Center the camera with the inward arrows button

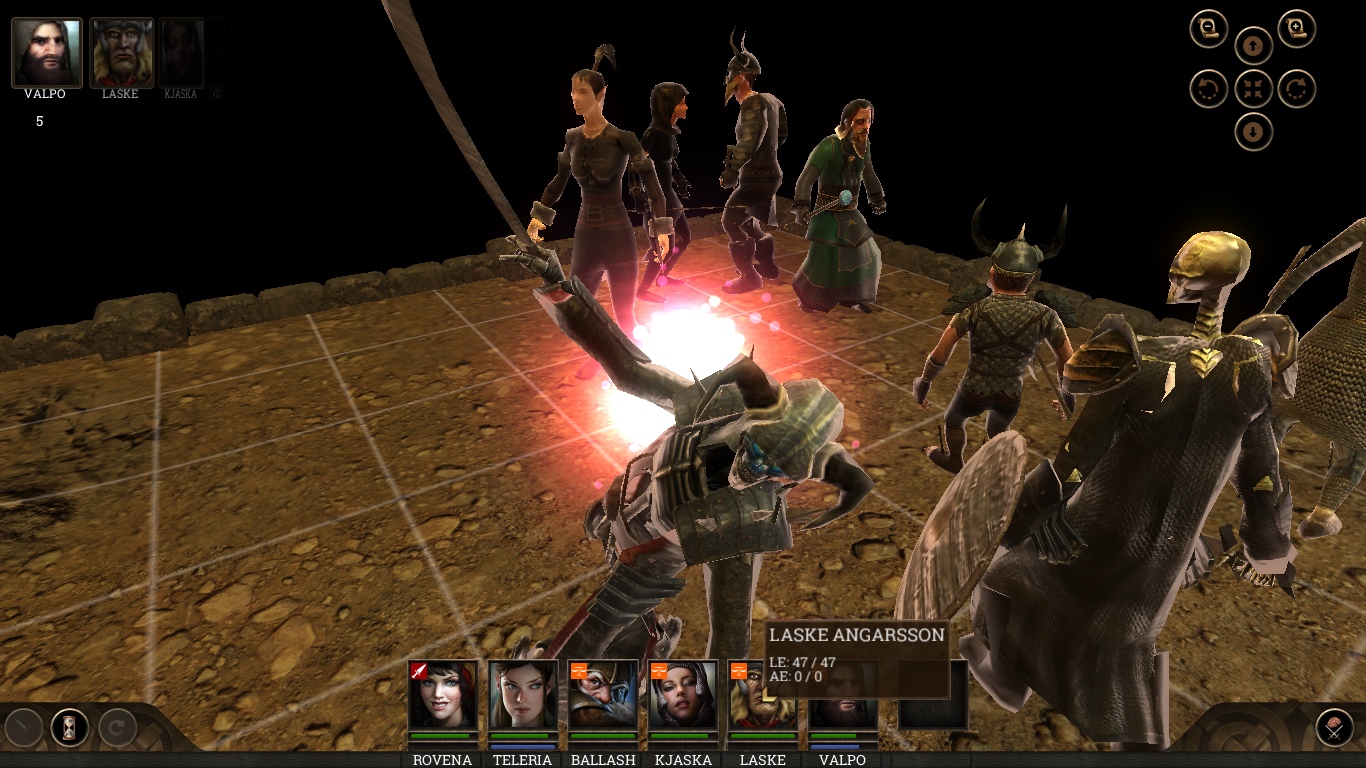pyautogui.click(x=1253, y=89)
